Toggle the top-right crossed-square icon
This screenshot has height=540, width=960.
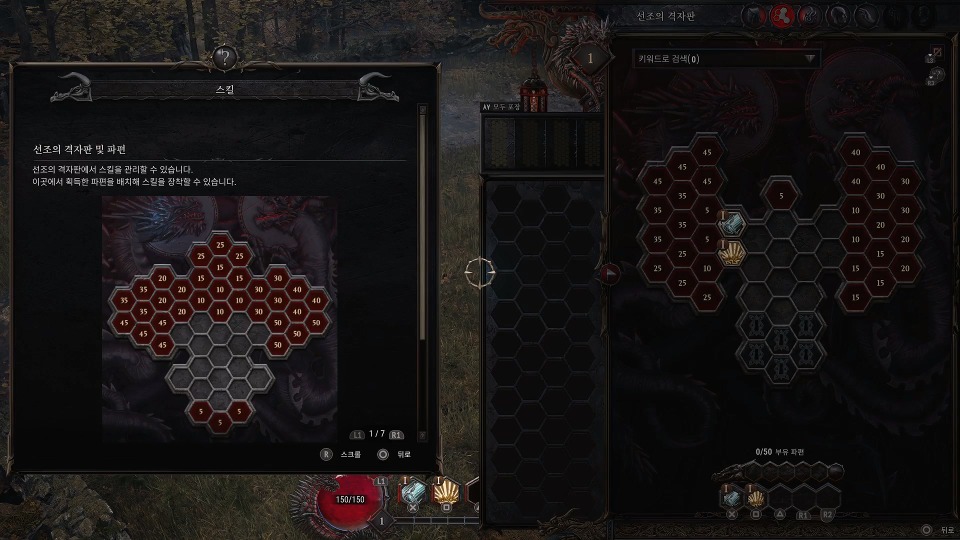point(936,52)
